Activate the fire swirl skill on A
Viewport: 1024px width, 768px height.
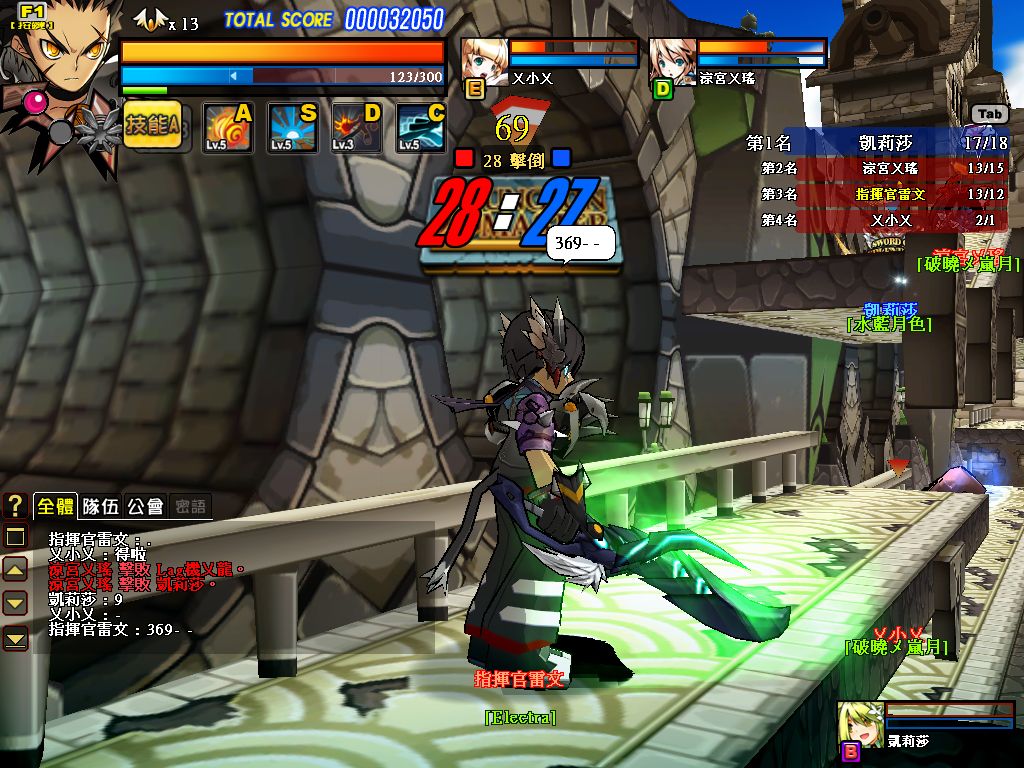pos(228,128)
